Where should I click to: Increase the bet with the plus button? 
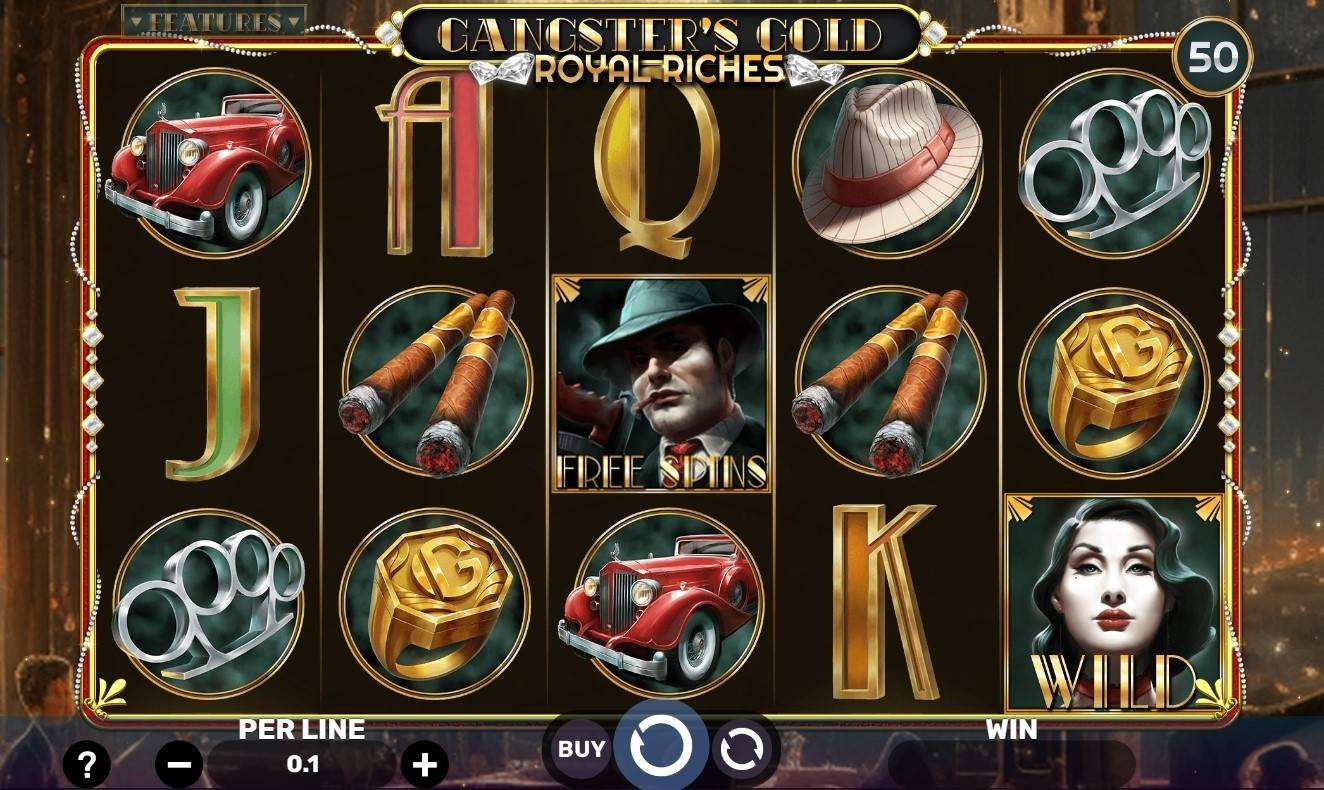428,766
